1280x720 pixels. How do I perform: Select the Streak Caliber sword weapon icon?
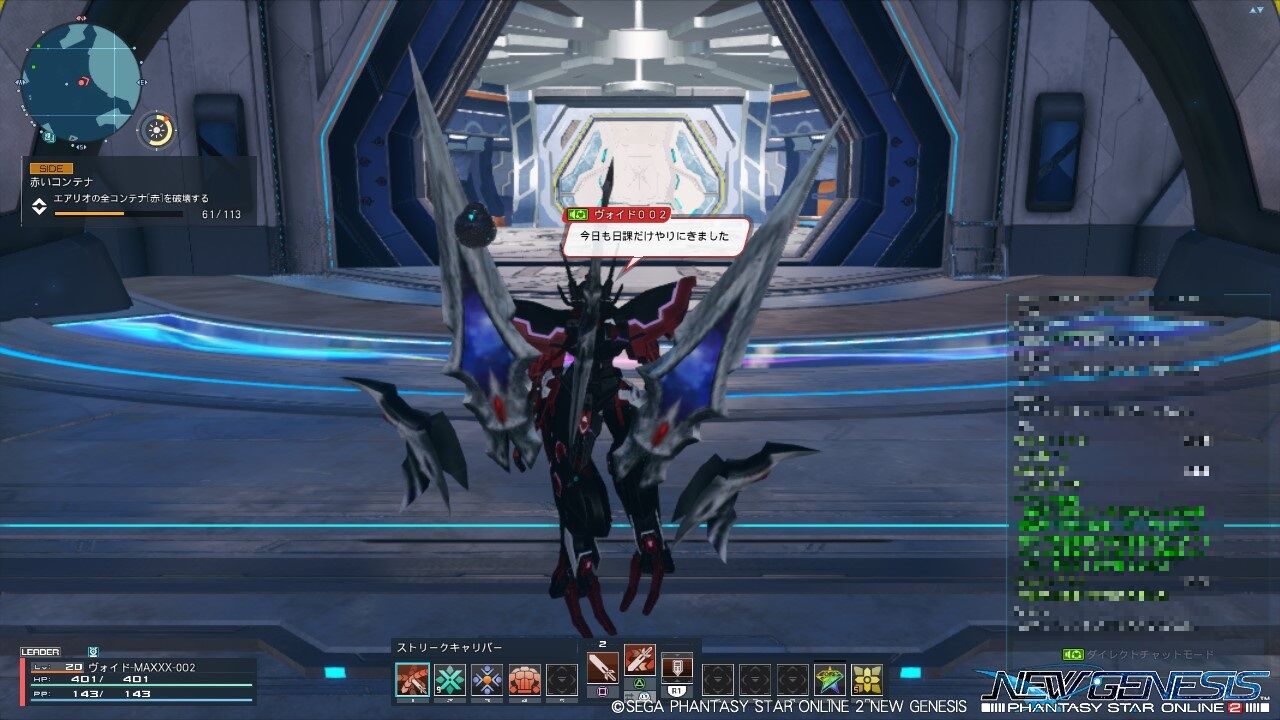603,667
